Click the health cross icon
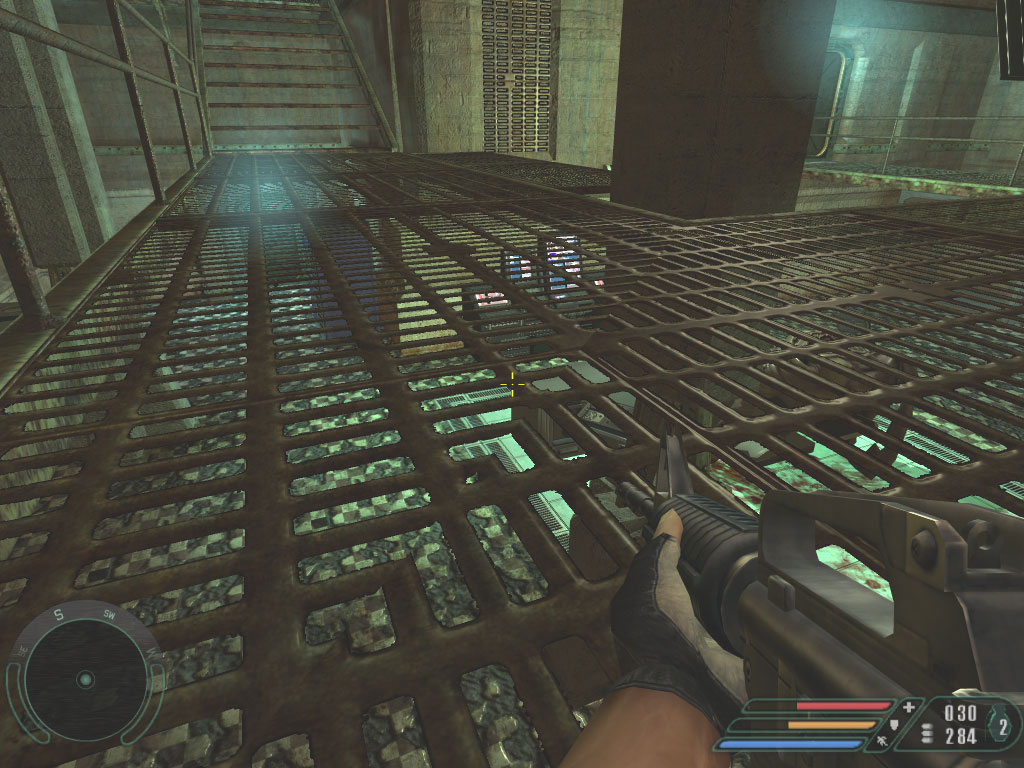Image resolution: width=1024 pixels, height=768 pixels. click(x=908, y=707)
